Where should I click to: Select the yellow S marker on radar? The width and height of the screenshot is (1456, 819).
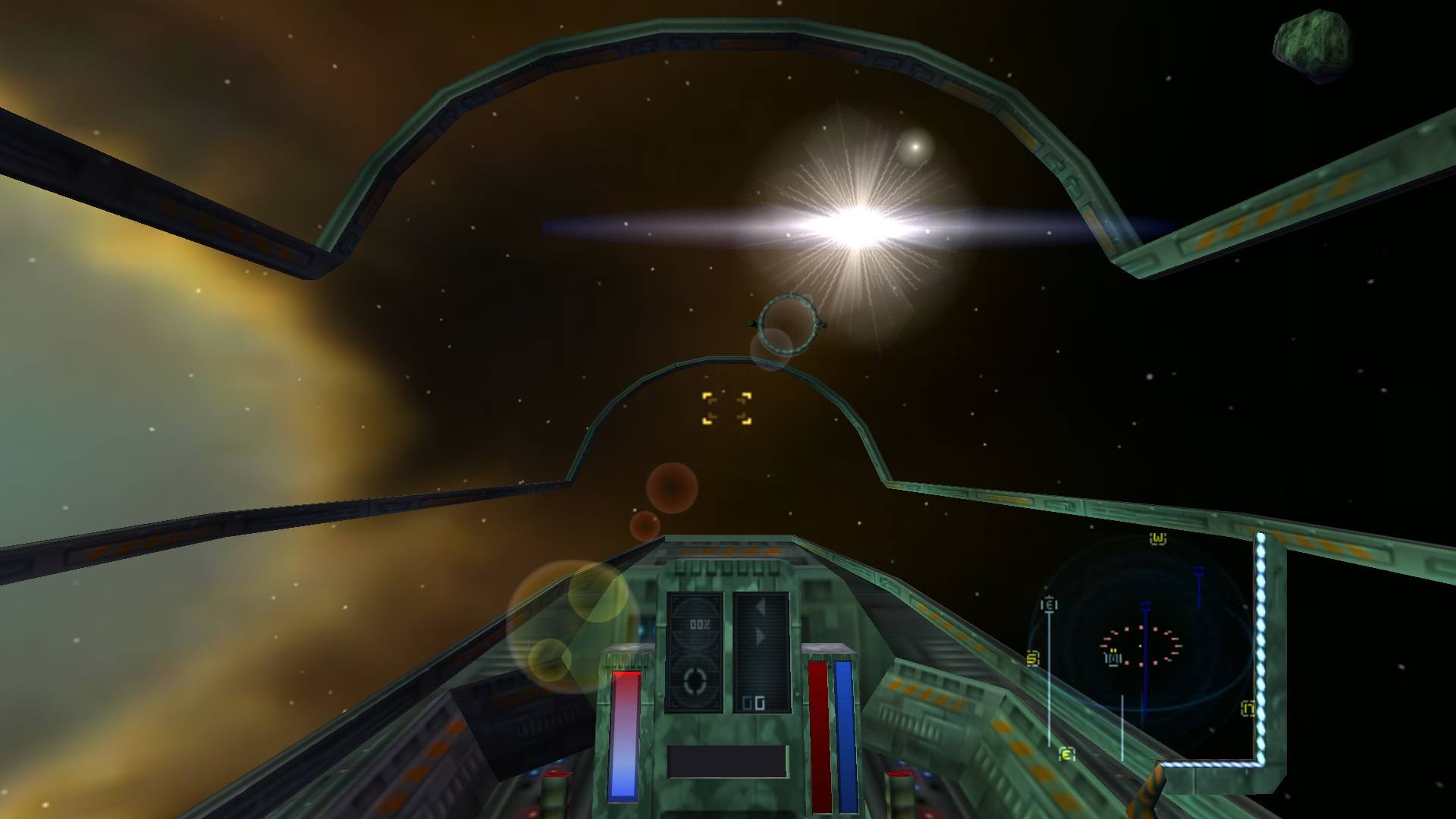point(1032,659)
